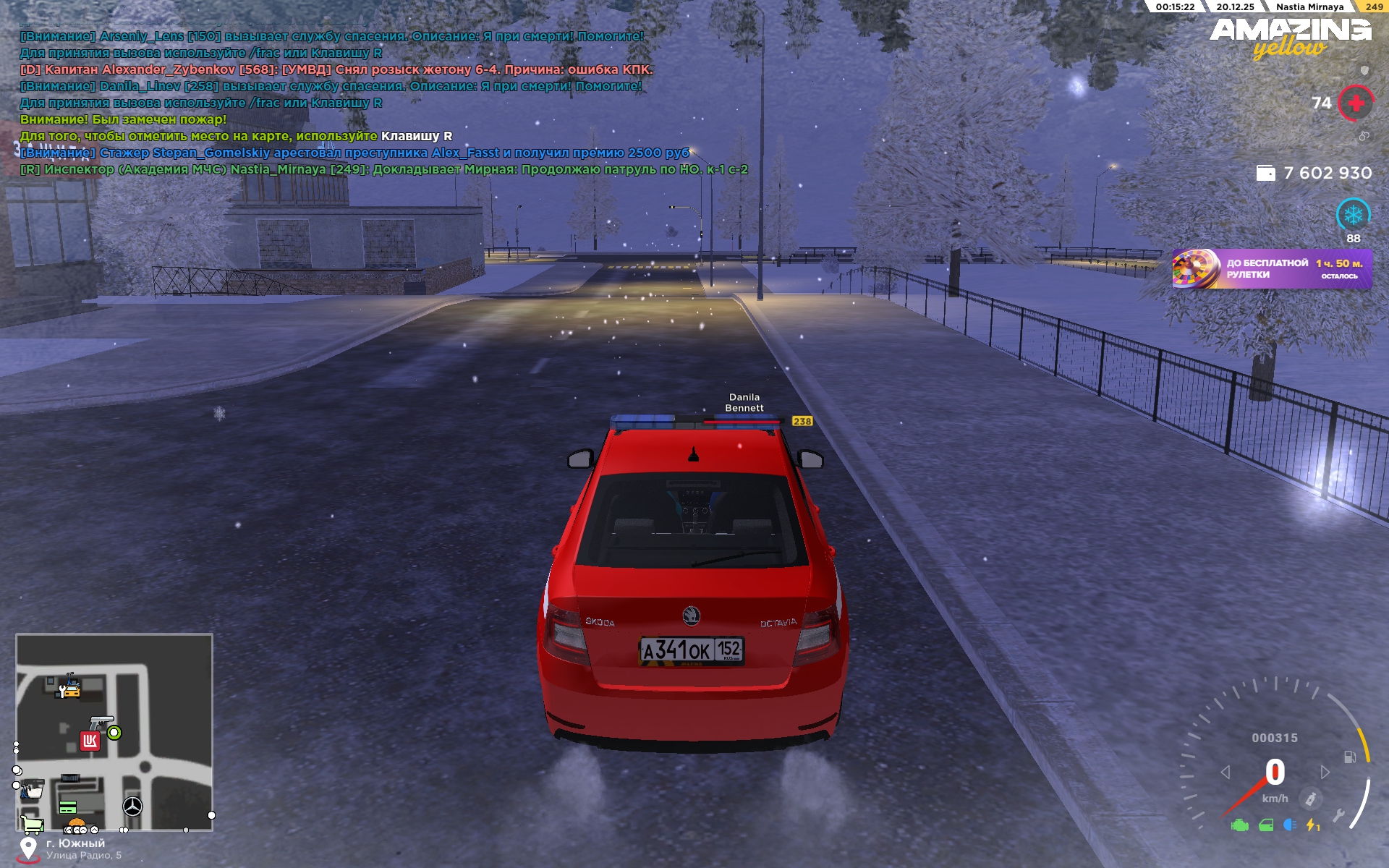Open the free roulette banner
The height and width of the screenshot is (868, 1389).
pos(1271,269)
